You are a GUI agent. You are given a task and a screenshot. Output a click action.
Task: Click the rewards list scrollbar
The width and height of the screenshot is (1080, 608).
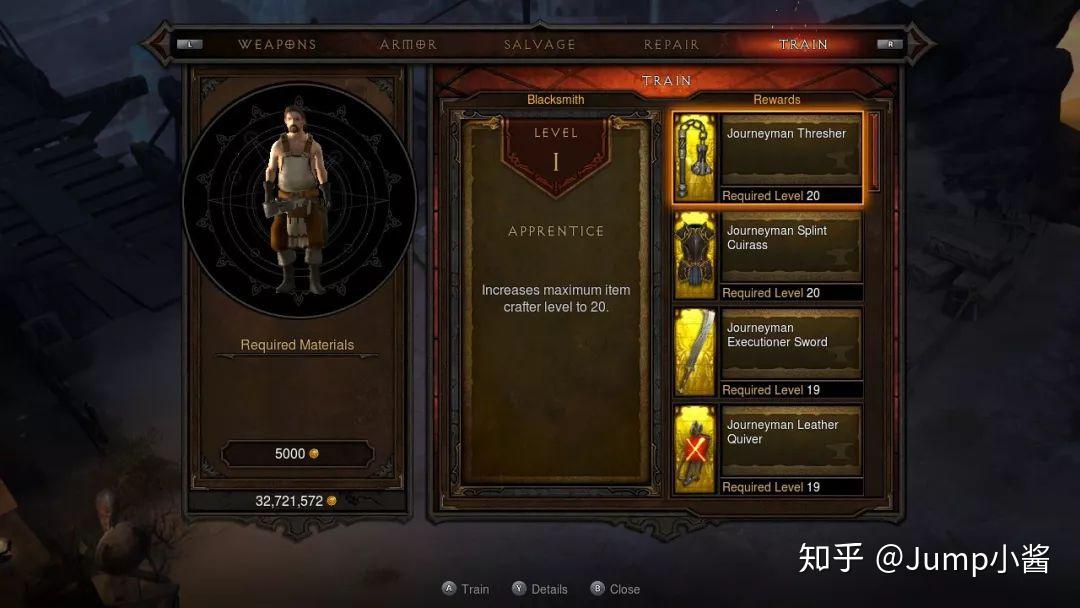tap(874, 152)
